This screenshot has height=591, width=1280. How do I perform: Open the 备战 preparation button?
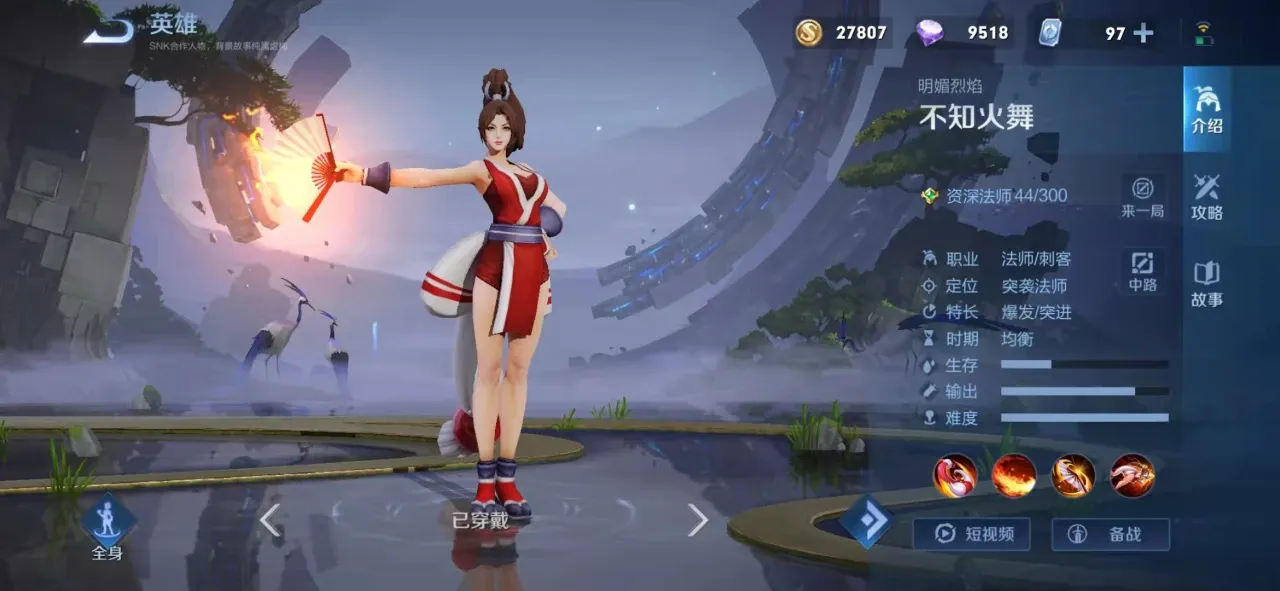[x=1110, y=534]
